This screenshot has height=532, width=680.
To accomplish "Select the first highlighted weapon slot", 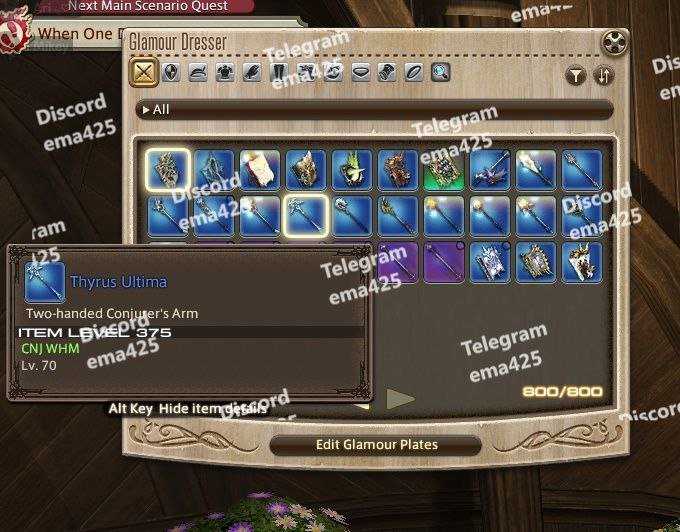I will [167, 169].
